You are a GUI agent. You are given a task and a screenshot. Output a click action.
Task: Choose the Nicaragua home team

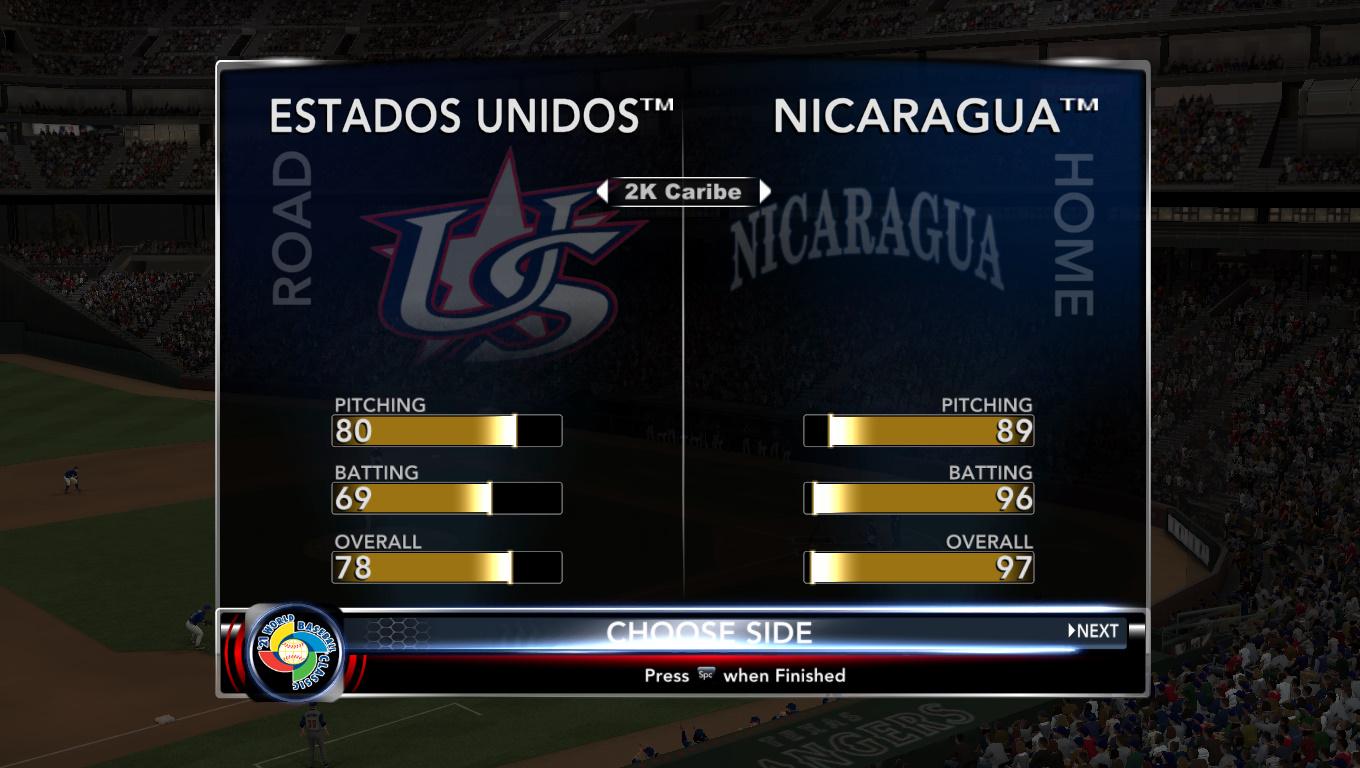click(935, 116)
